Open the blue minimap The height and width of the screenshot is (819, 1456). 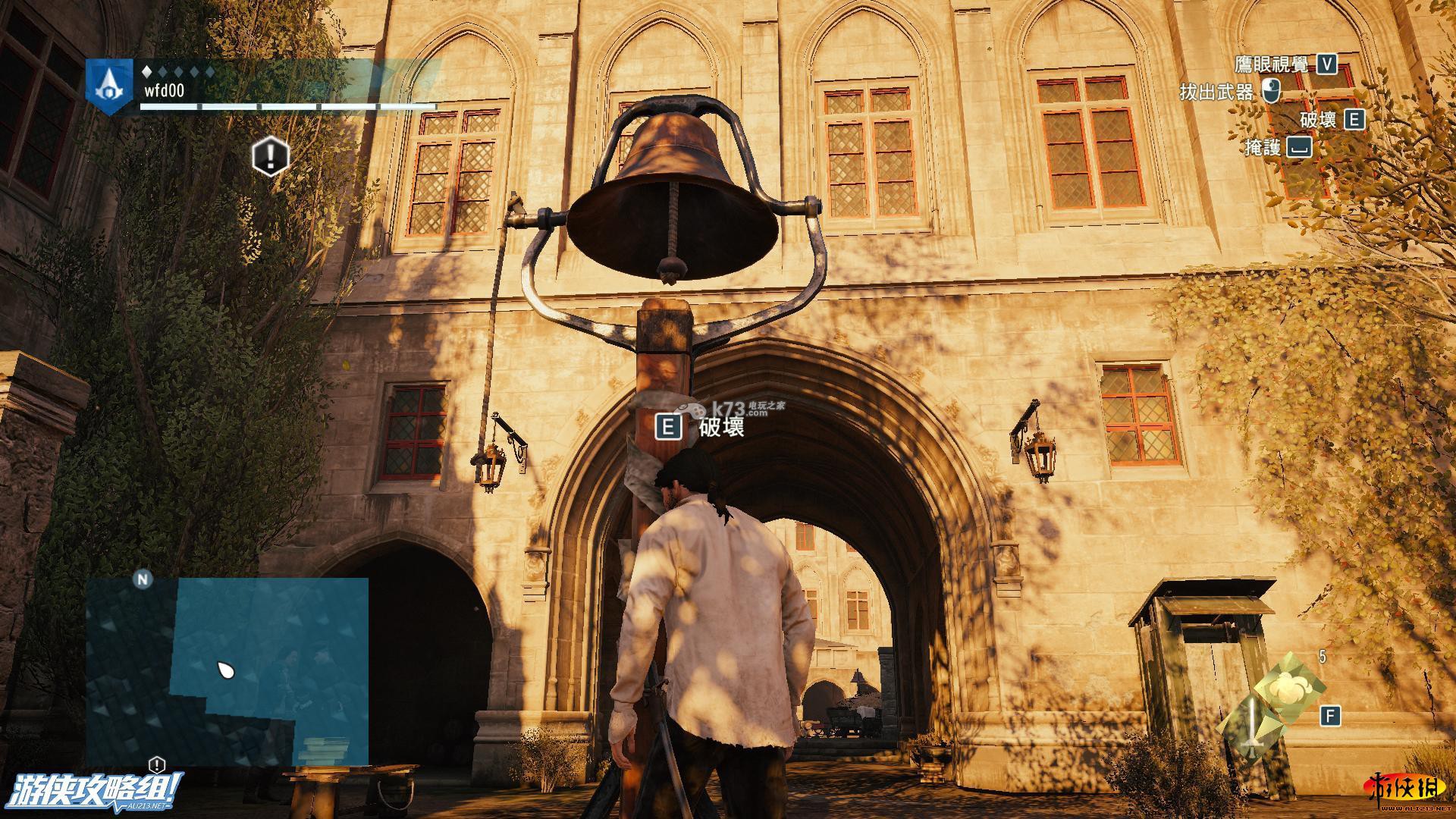227,671
